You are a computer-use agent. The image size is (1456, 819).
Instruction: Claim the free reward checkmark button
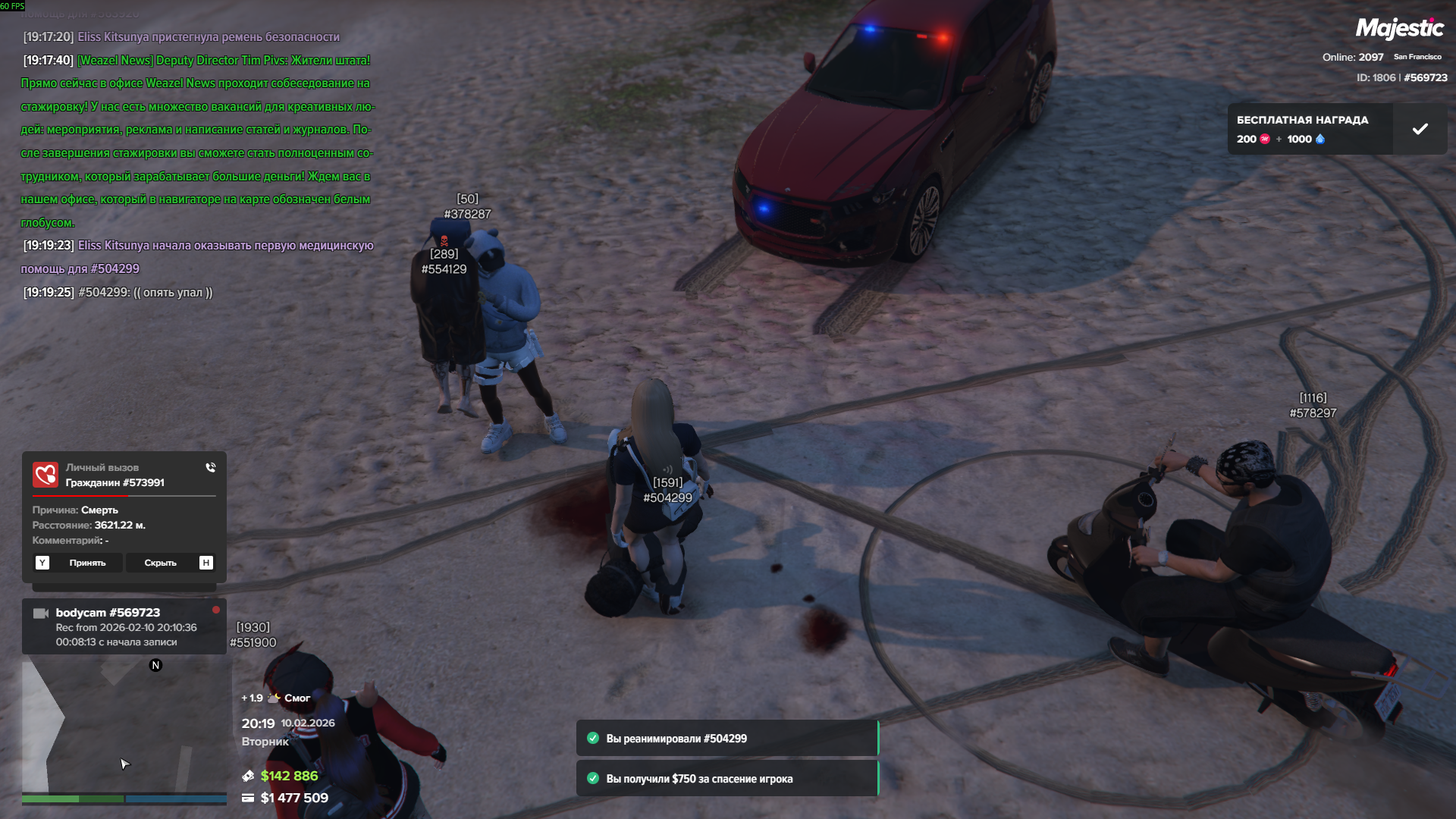(x=1420, y=129)
